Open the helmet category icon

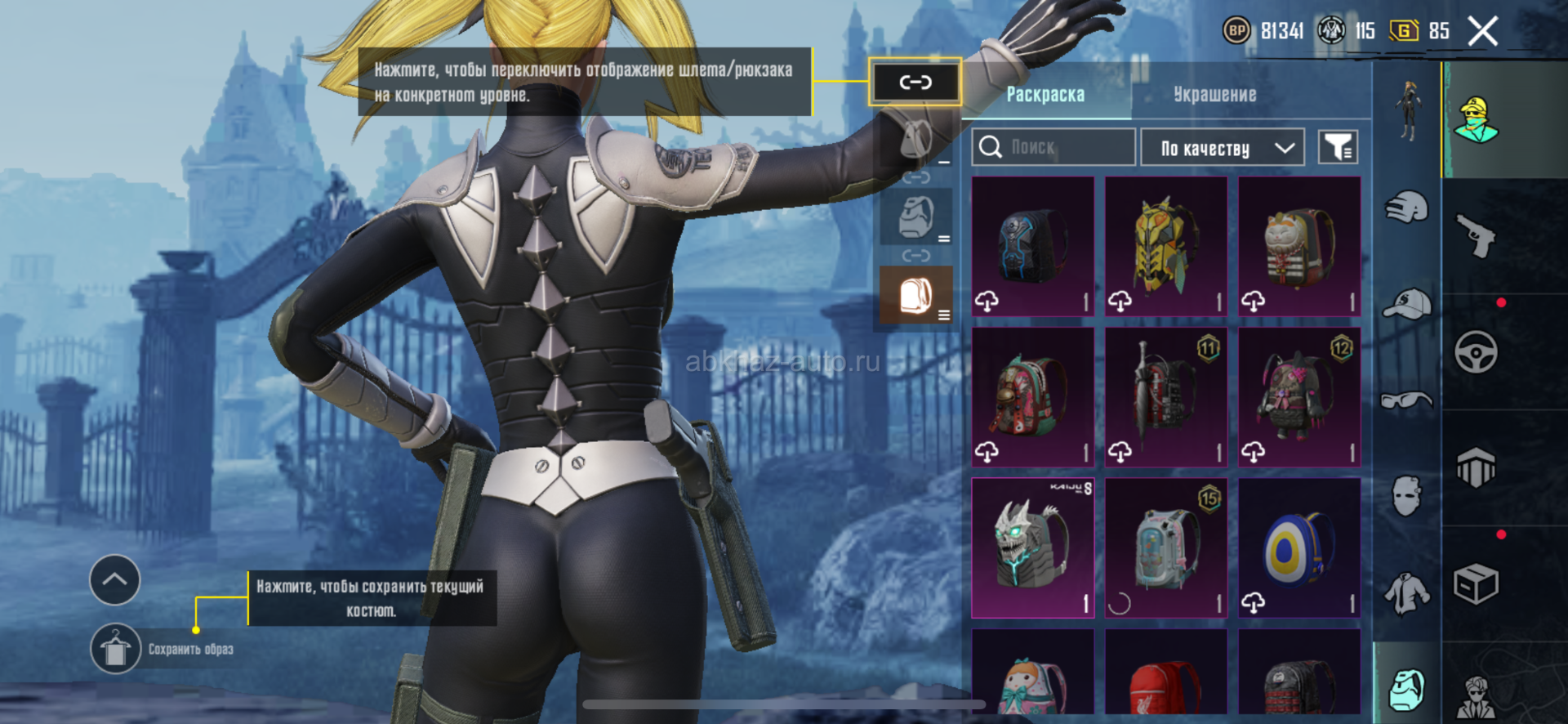[x=1407, y=207]
